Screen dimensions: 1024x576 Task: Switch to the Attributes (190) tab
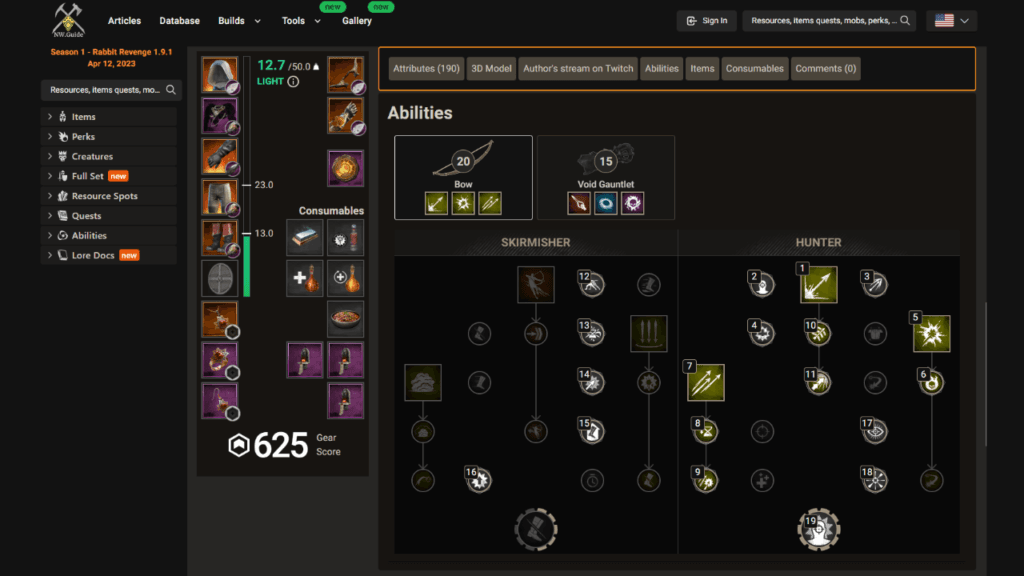(426, 69)
